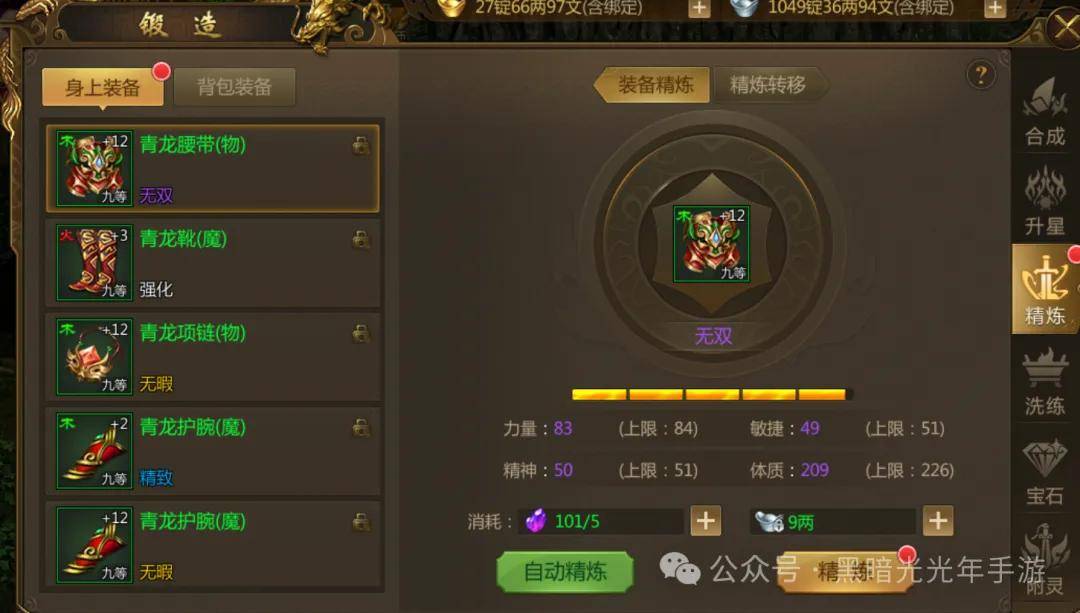This screenshot has width=1080, height=613.
Task: Add more purple refining gems with plus
Action: point(706,521)
